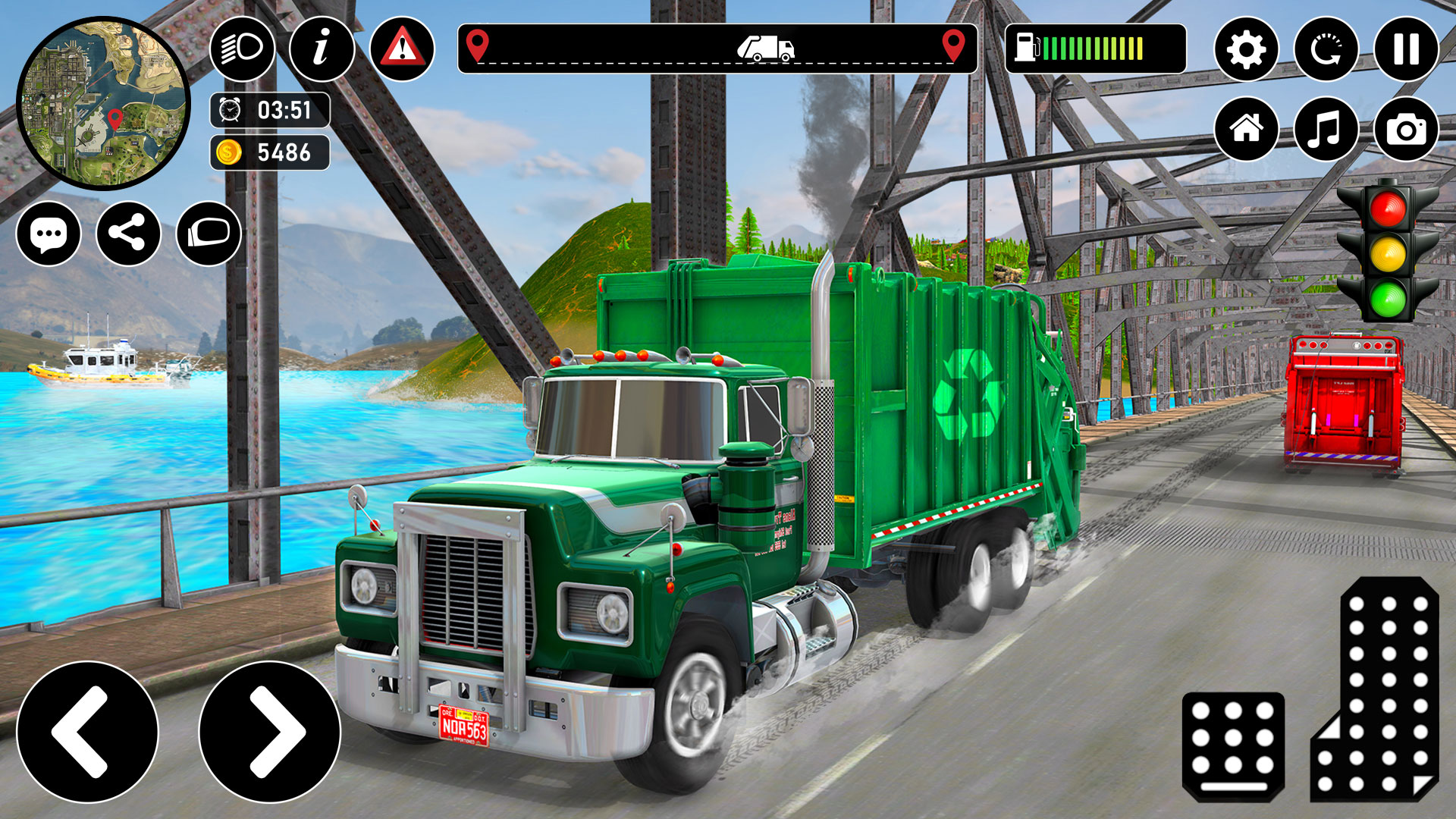Open the settings gear
1456x819 pixels.
[x=1248, y=50]
